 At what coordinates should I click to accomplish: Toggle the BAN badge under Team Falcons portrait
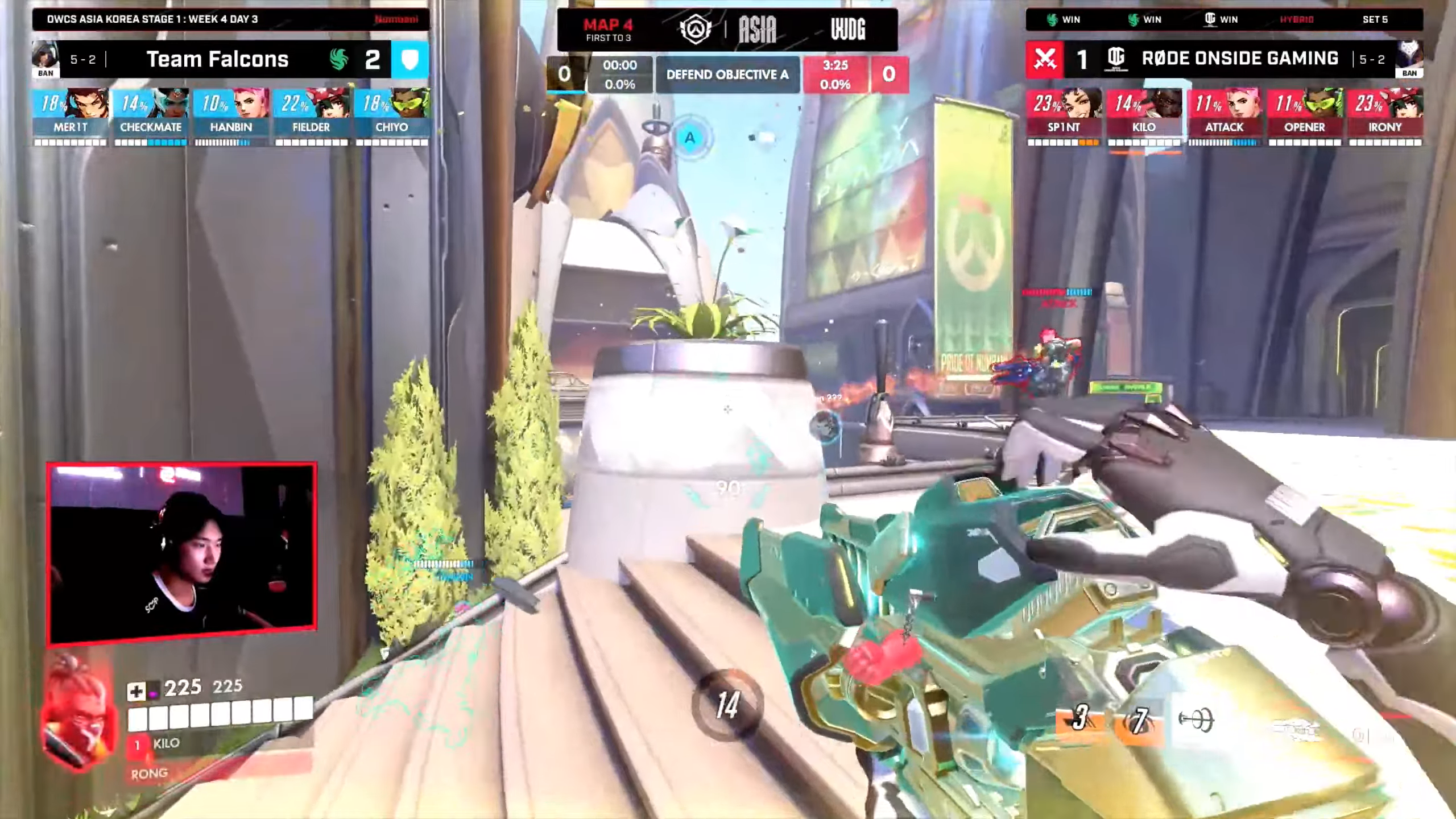click(x=45, y=73)
